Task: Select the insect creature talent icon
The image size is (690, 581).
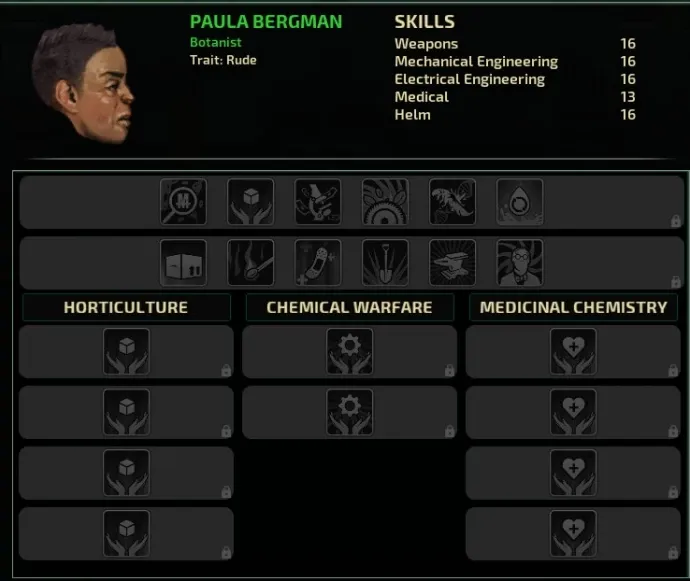Action: click(x=453, y=201)
